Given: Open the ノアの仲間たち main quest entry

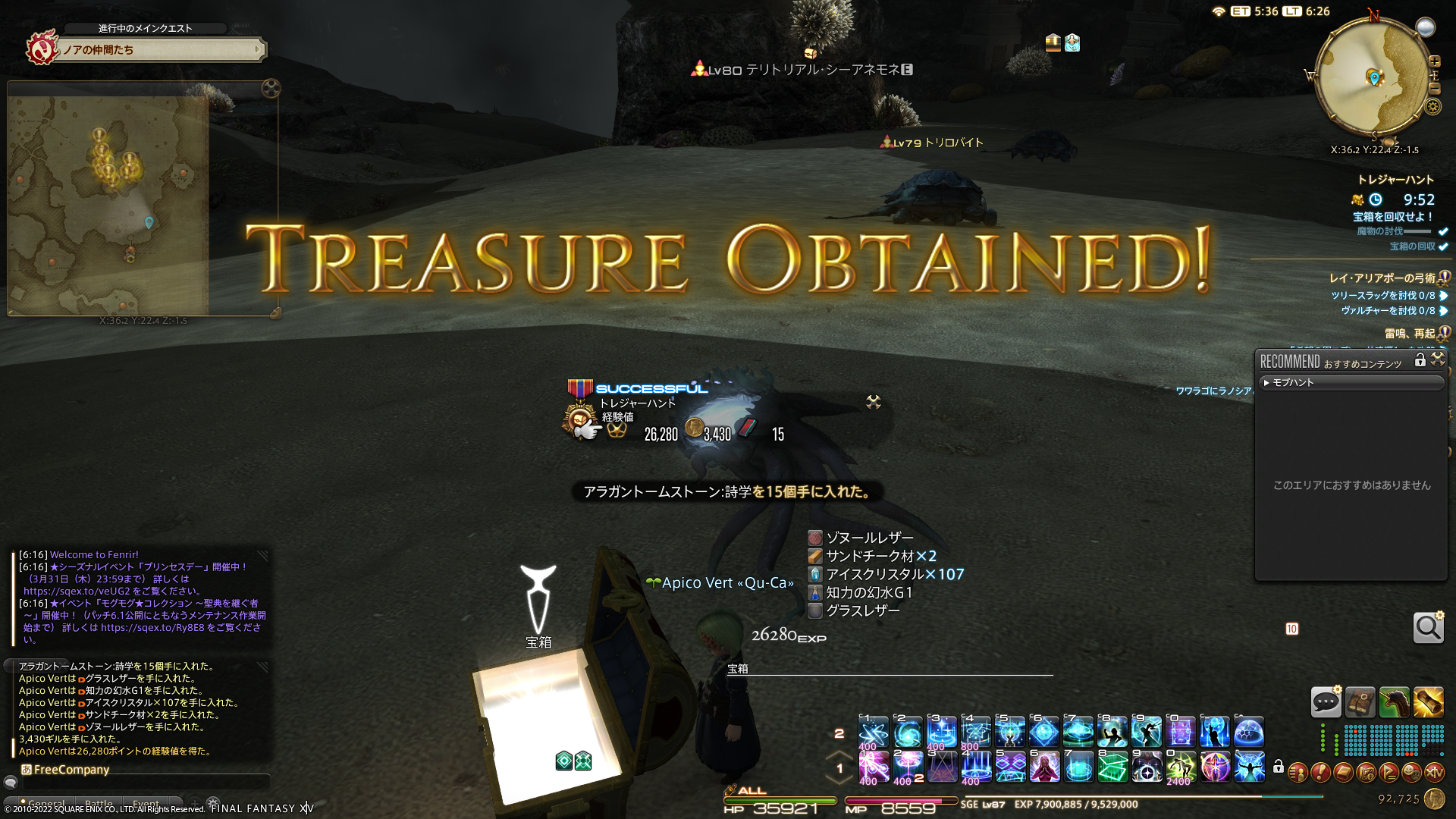Looking at the screenshot, I should [159, 50].
